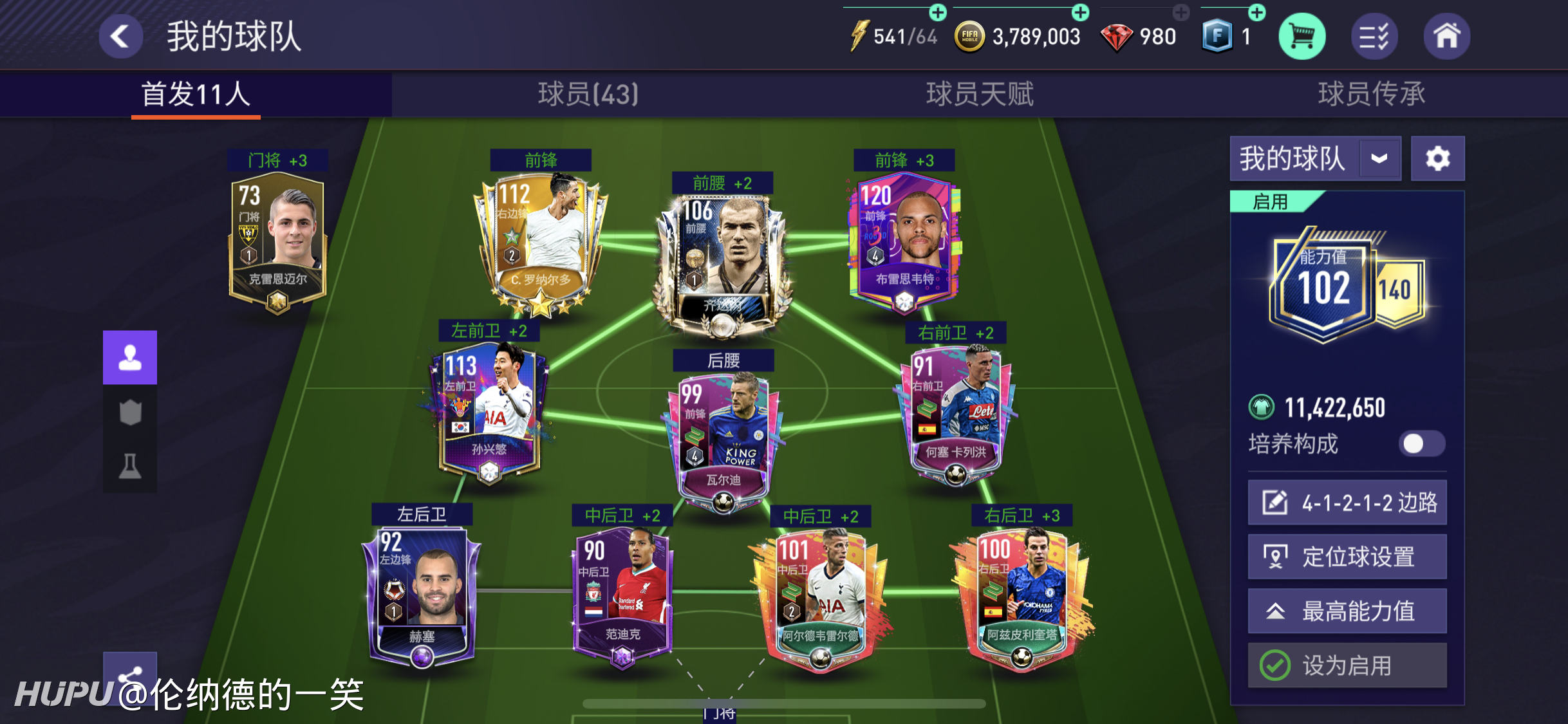Add more gems with plus button
The image size is (1568, 724).
(1181, 12)
